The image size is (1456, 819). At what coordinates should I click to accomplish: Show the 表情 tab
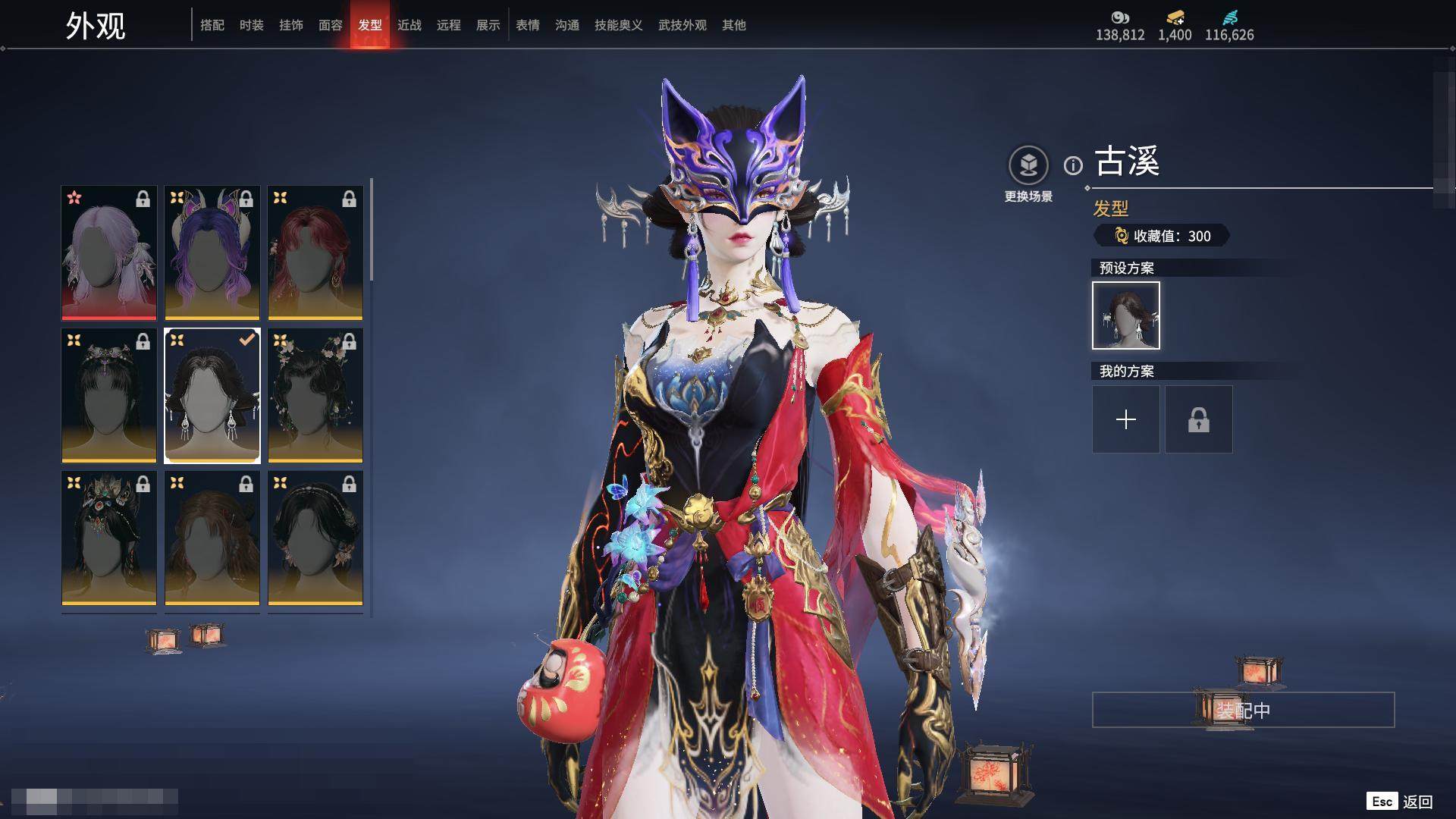528,25
